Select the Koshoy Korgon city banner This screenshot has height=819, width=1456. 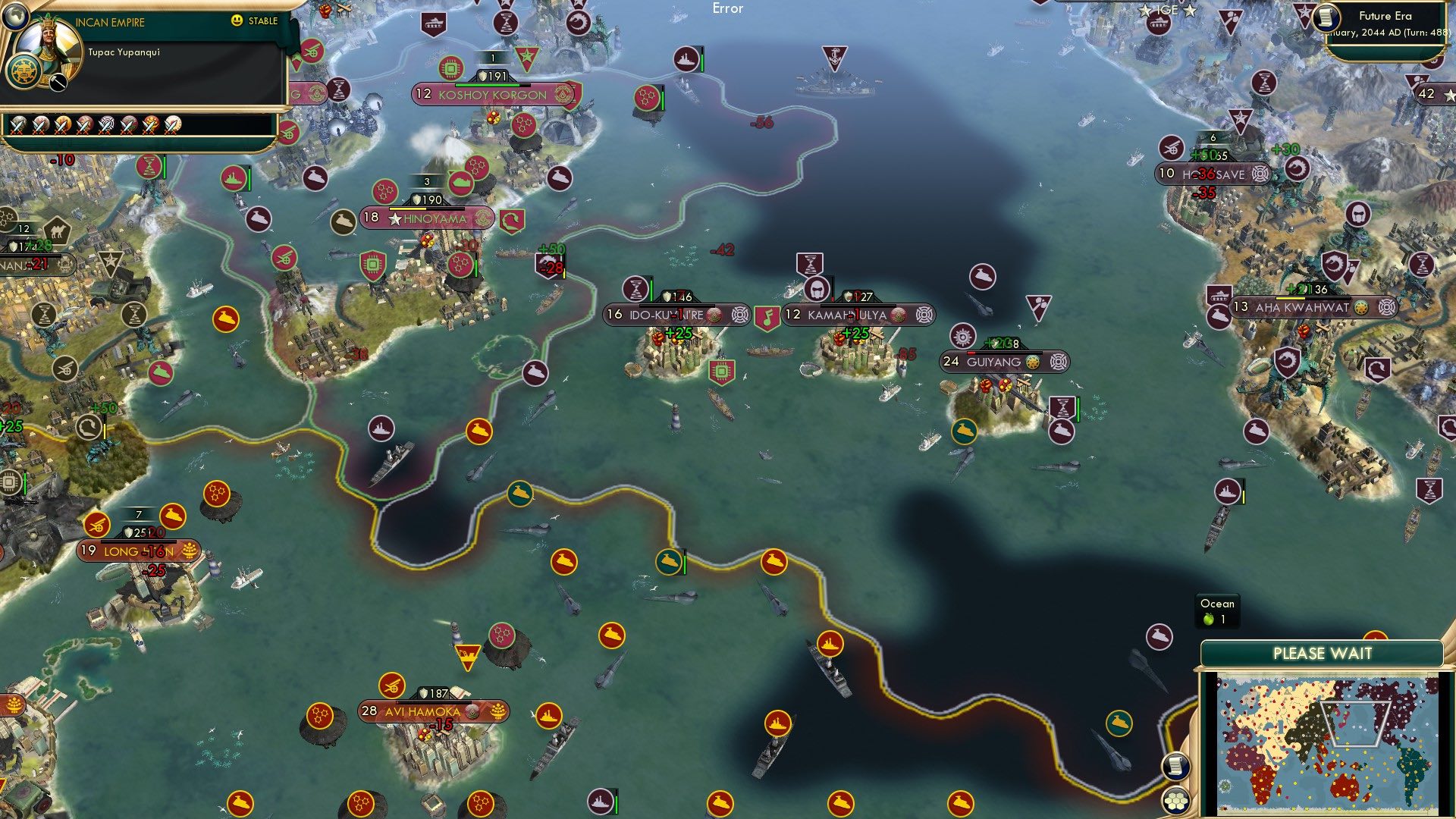494,95
